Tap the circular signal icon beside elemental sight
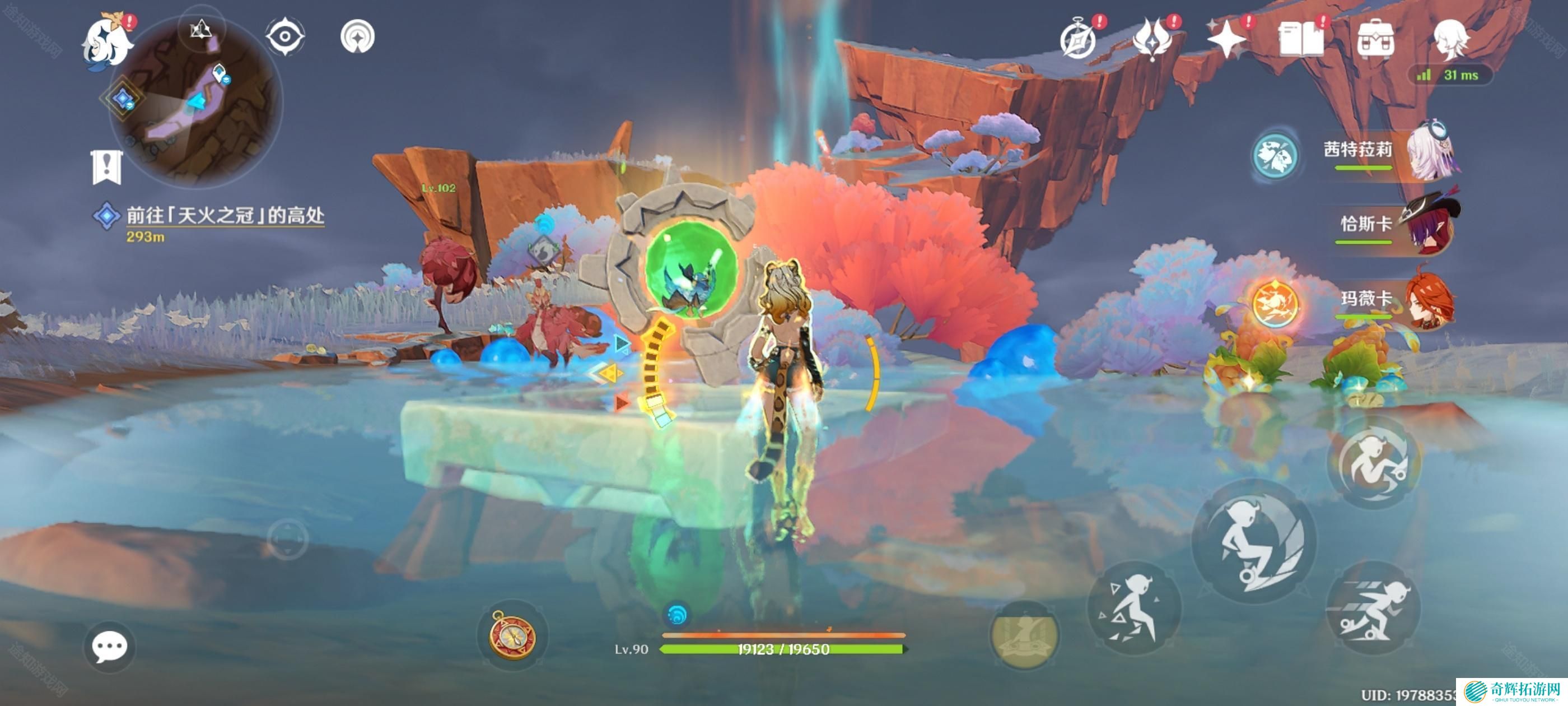Viewport: 1568px width, 706px height. [x=357, y=36]
